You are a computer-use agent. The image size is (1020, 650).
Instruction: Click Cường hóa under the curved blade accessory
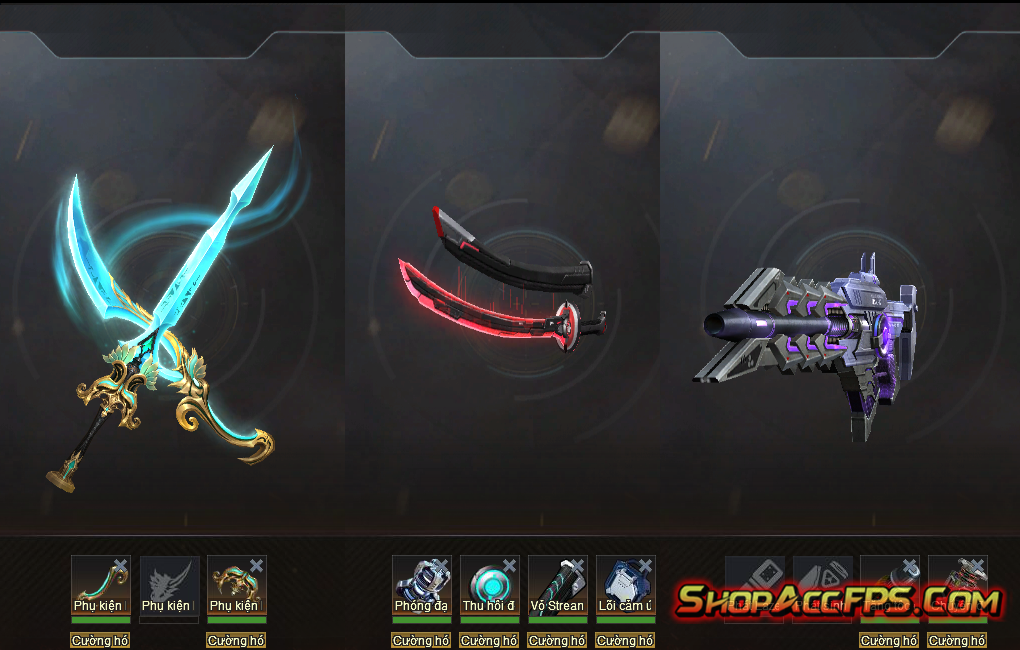tap(100, 640)
